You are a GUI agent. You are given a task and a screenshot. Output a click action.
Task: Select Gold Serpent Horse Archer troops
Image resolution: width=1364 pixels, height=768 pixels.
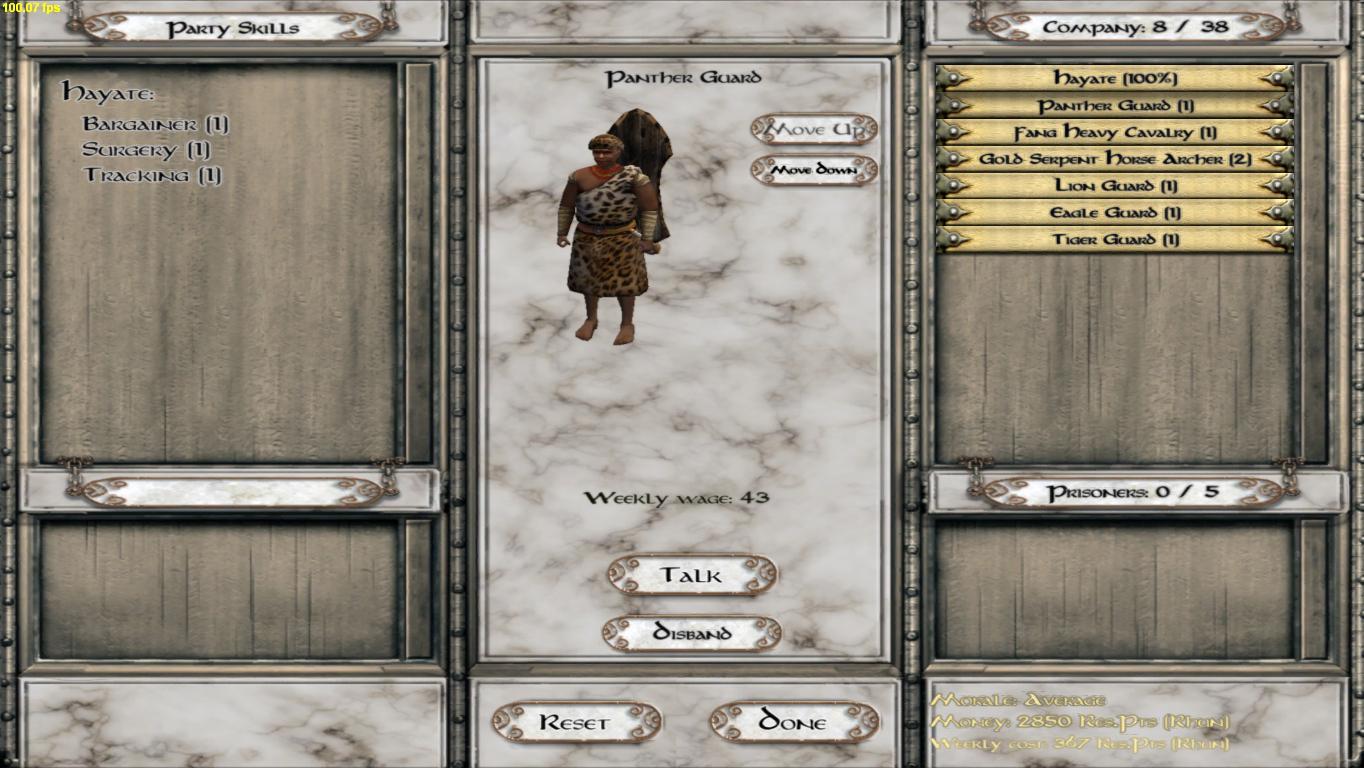point(1114,159)
